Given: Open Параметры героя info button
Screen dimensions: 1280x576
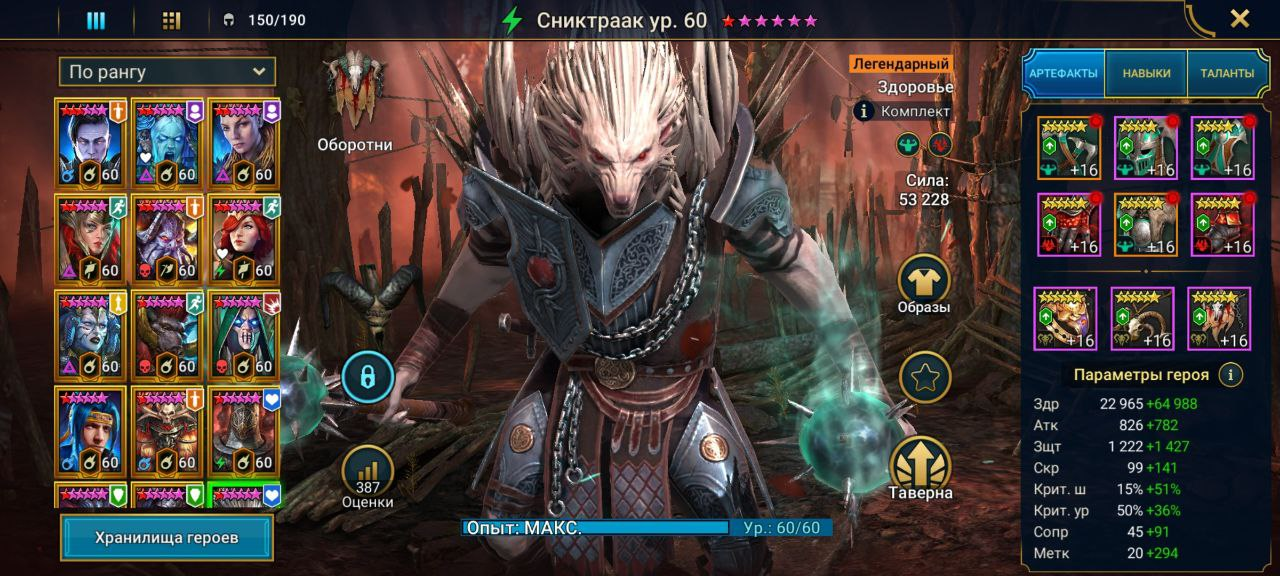Looking at the screenshot, I should click(1231, 375).
